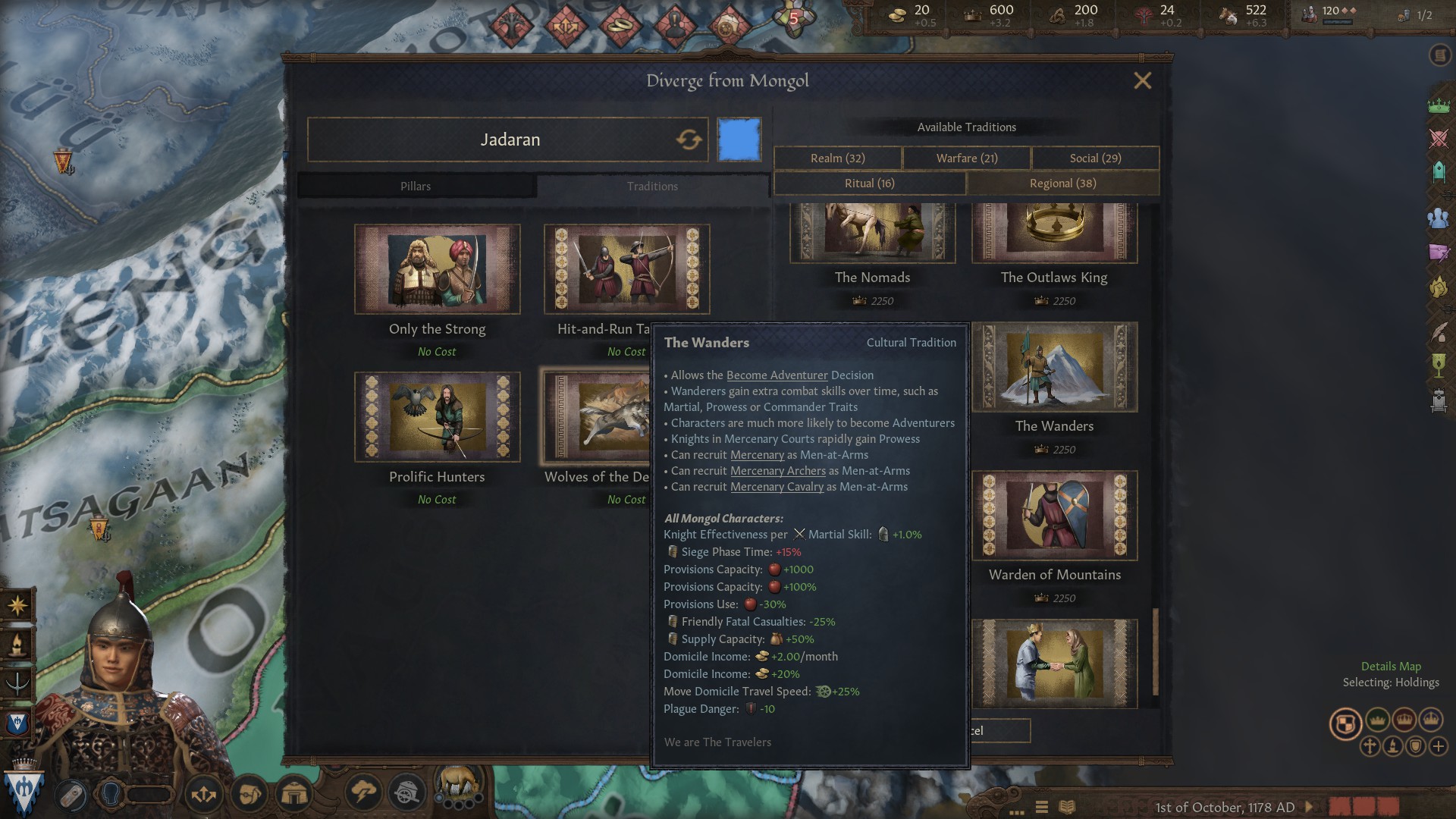This screenshot has height=819, width=1456.
Task: Pick The Outlaws King tradition
Action: click(x=1054, y=234)
